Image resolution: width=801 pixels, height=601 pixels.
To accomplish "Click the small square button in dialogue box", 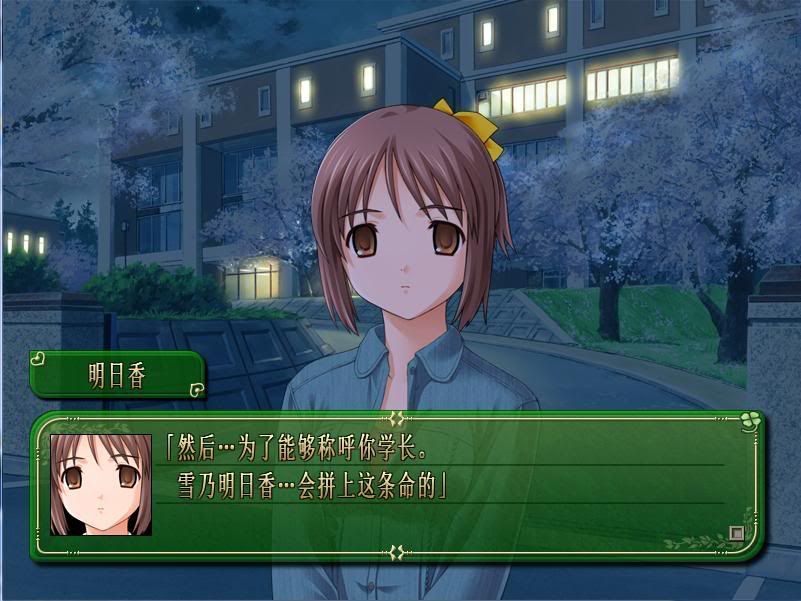I will [x=737, y=533].
